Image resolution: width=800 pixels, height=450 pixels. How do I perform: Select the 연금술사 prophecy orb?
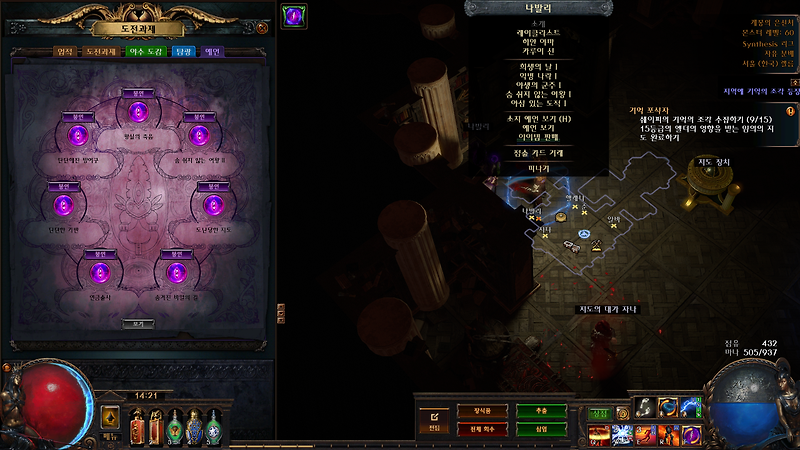98,273
